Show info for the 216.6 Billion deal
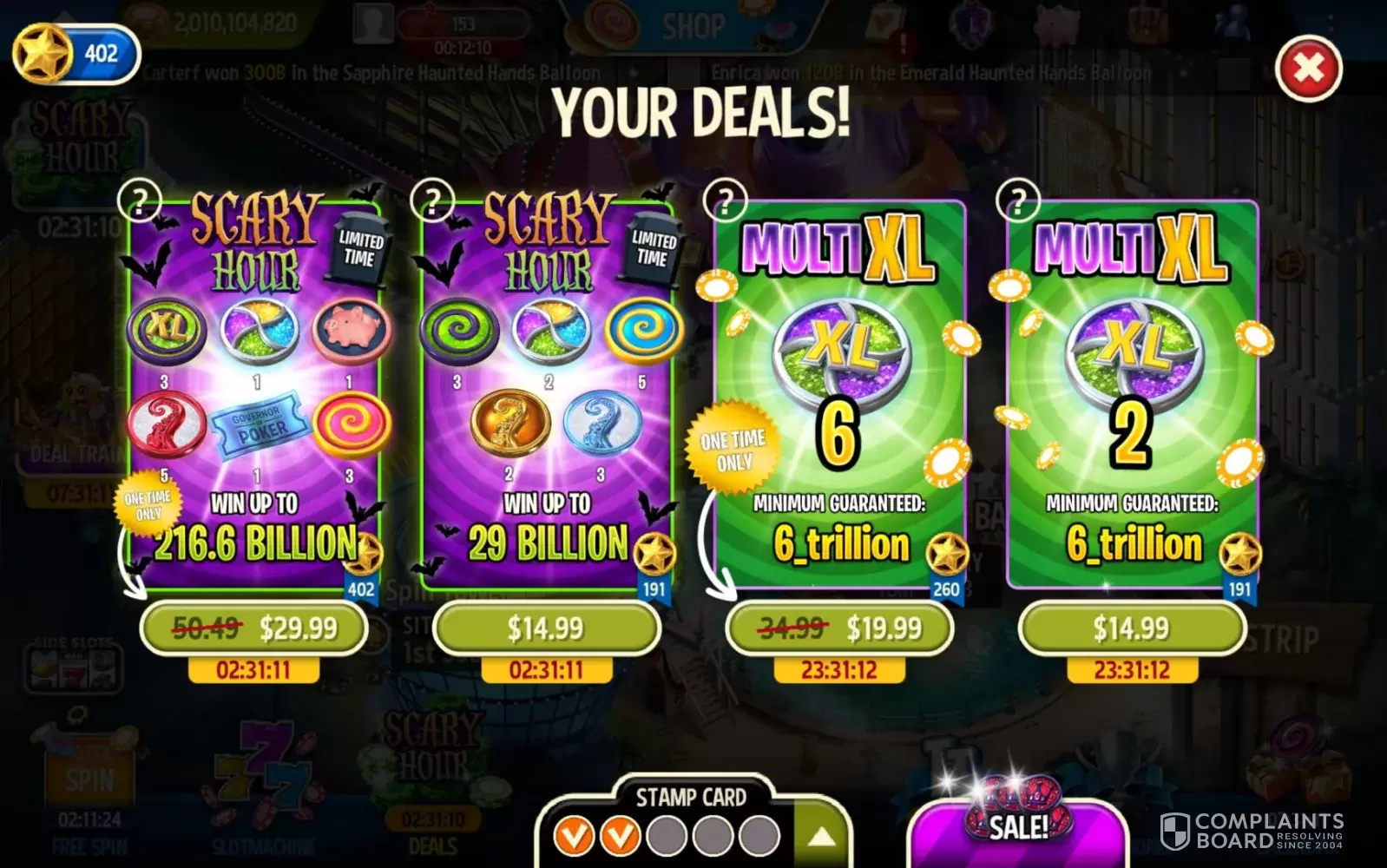Image resolution: width=1387 pixels, height=868 pixels. click(x=139, y=202)
